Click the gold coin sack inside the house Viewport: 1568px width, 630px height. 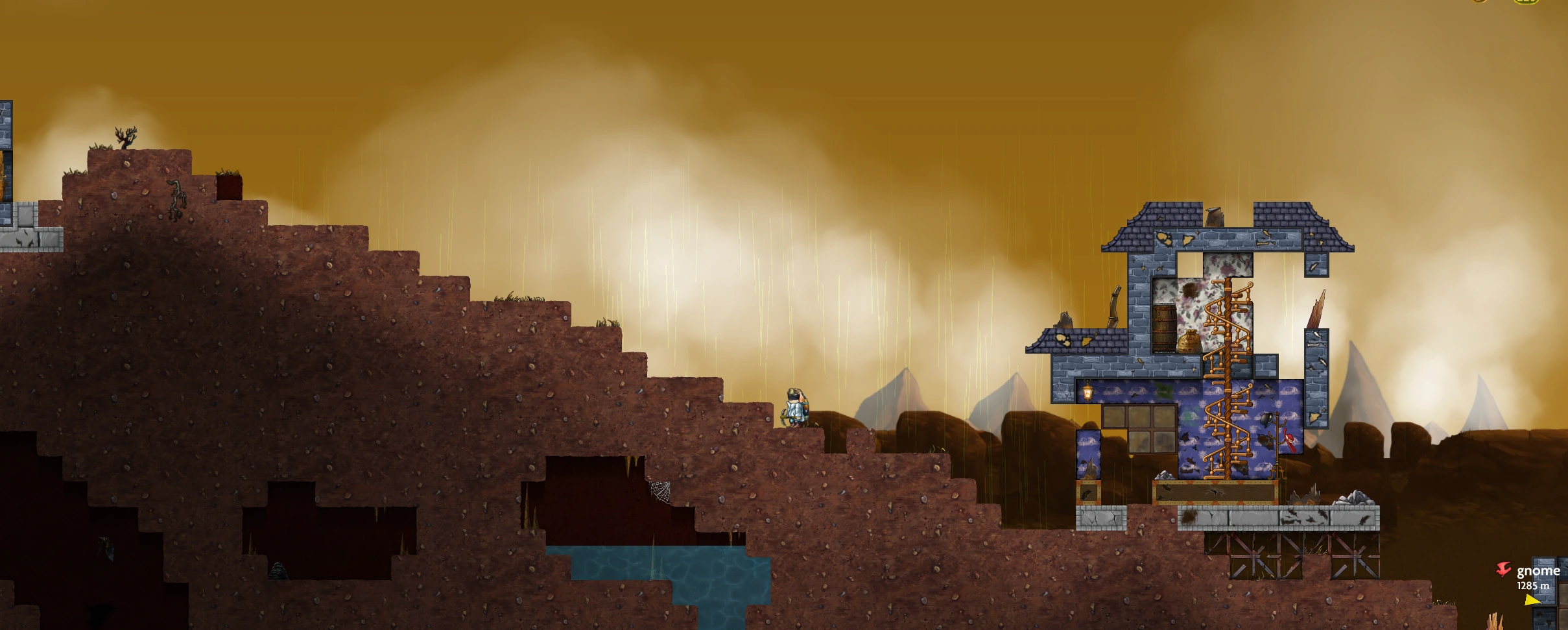(x=1189, y=341)
